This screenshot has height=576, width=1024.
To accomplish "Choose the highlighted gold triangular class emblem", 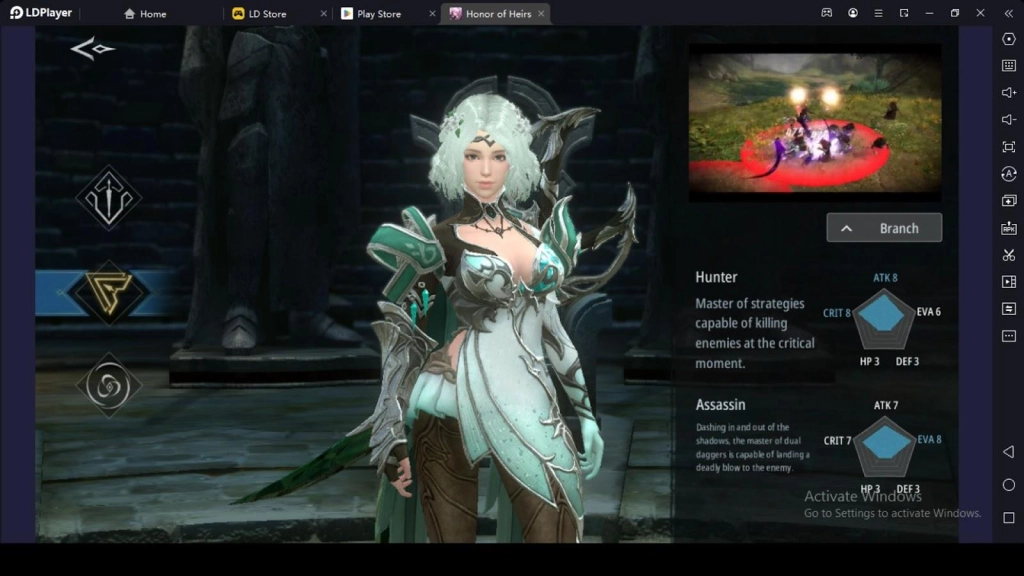I will tap(108, 292).
